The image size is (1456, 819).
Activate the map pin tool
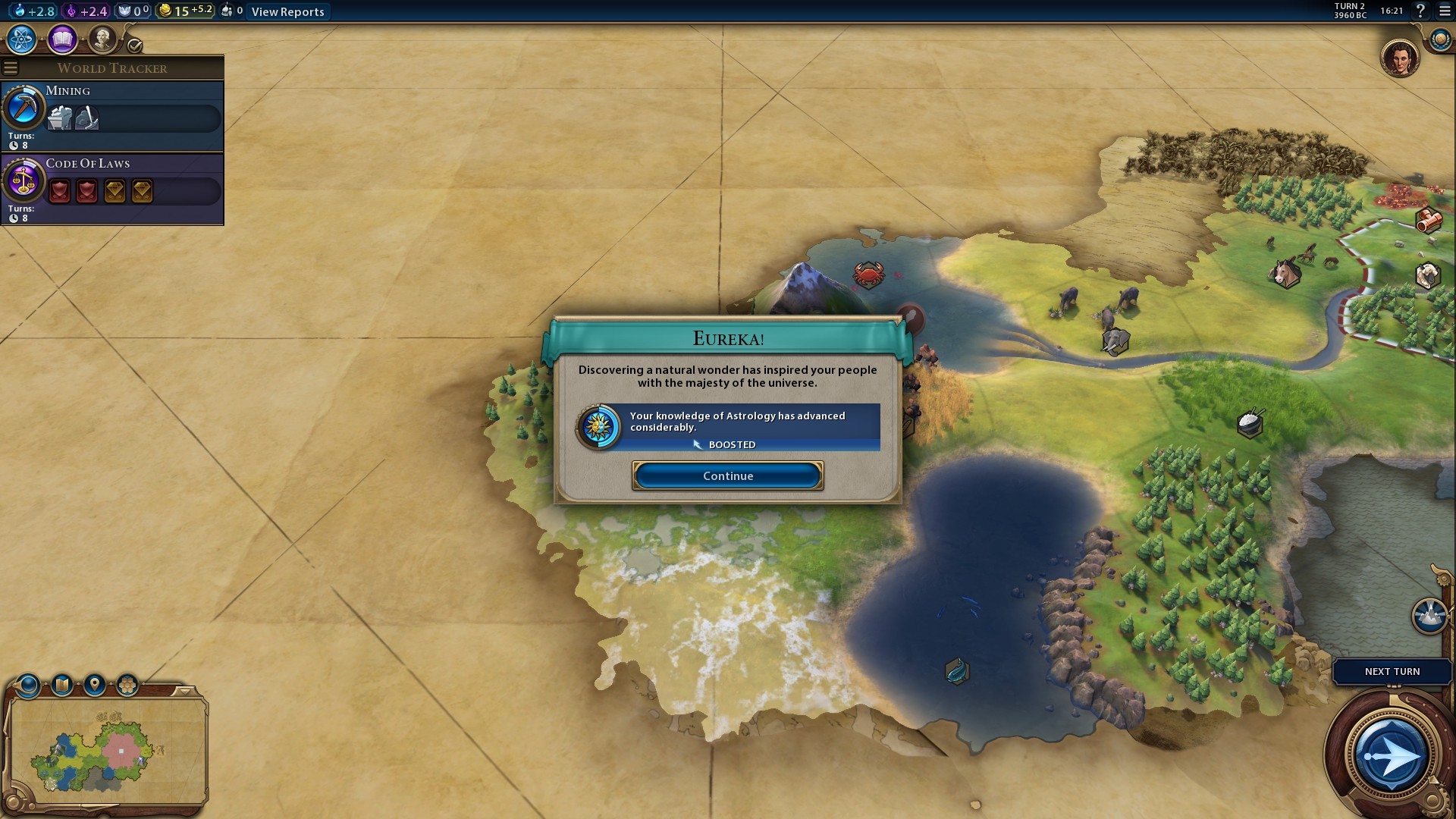pyautogui.click(x=95, y=686)
